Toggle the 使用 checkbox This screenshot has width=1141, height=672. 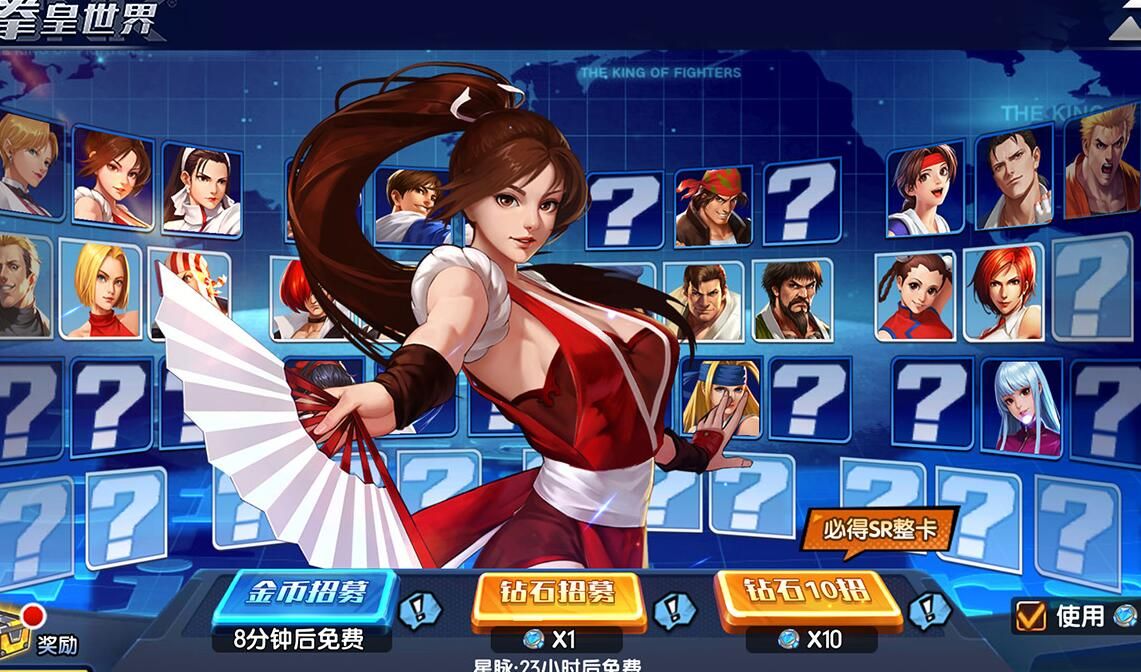click(x=1030, y=616)
